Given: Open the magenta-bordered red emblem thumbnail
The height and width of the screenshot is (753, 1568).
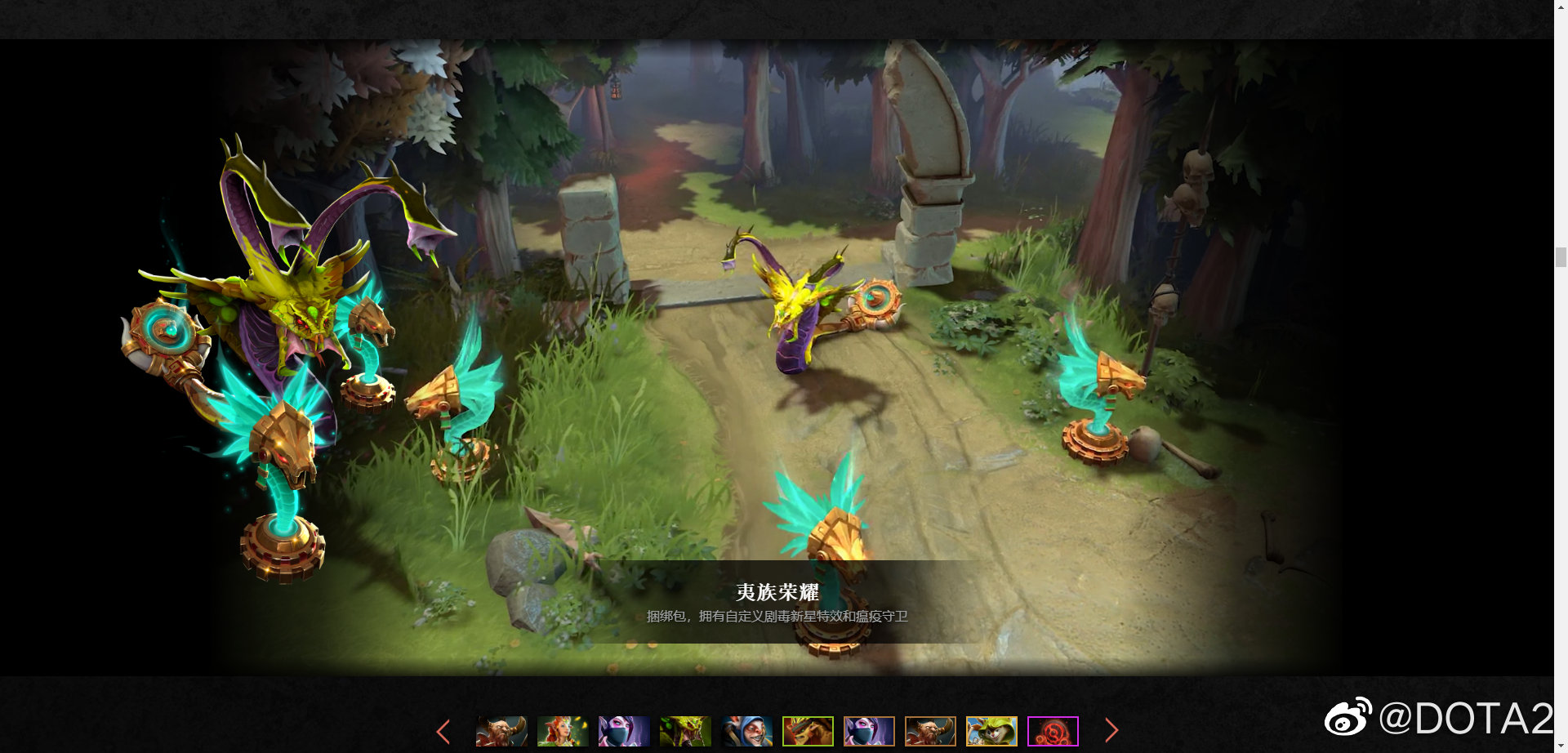Looking at the screenshot, I should pos(1053,731).
